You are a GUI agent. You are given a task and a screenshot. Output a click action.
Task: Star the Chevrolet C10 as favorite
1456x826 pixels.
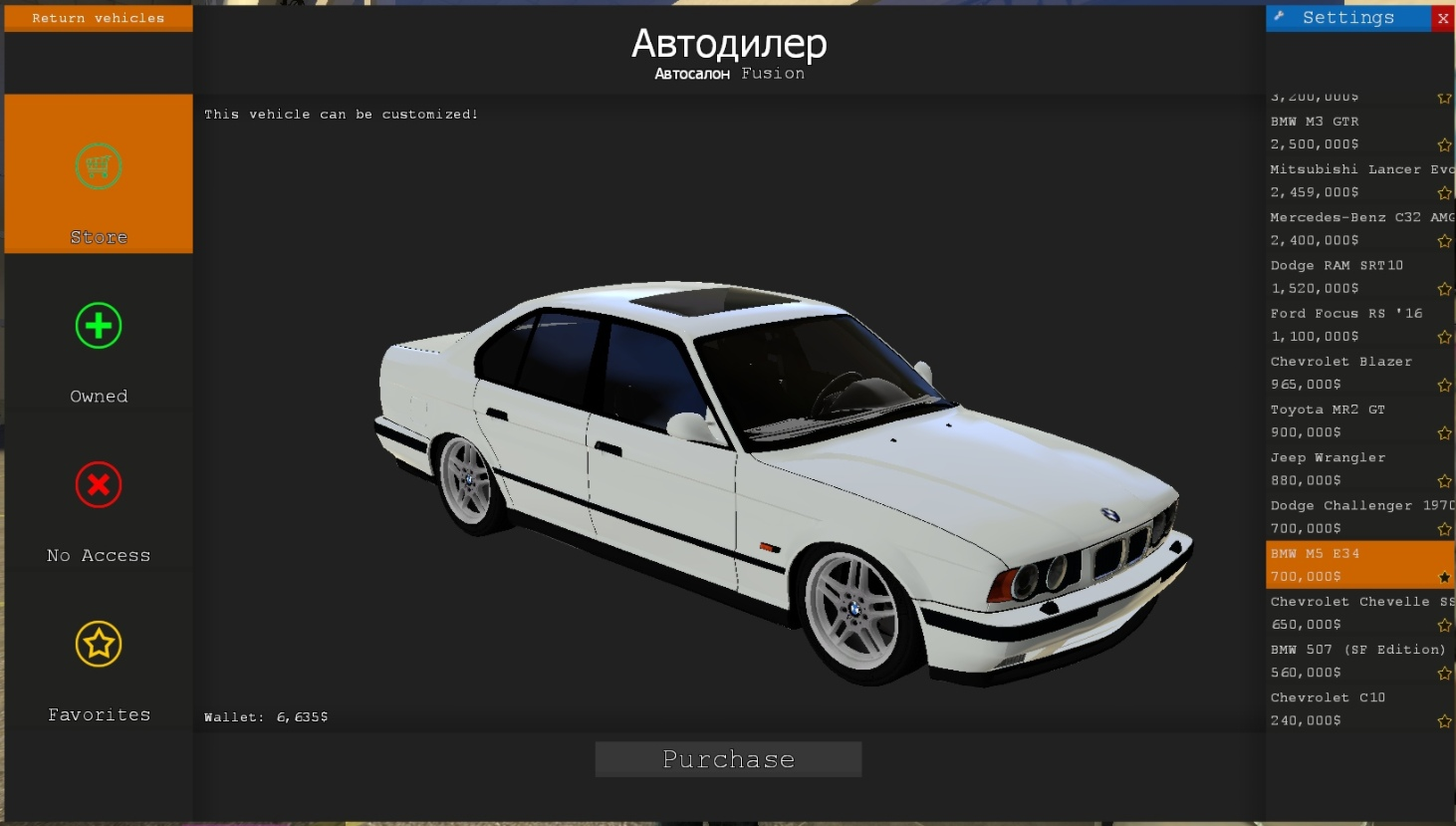pos(1443,720)
